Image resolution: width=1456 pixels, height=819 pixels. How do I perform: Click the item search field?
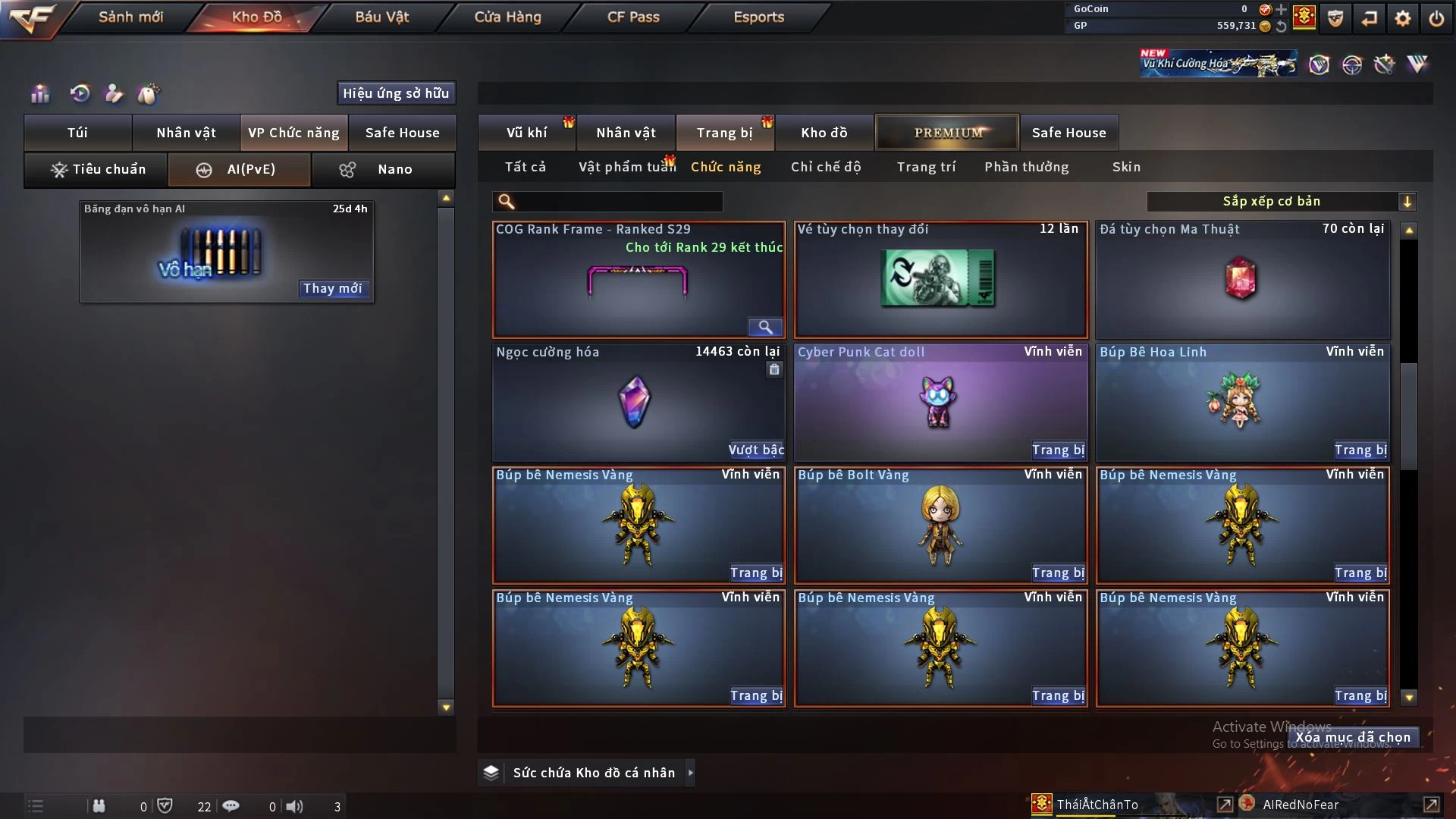pyautogui.click(x=618, y=201)
